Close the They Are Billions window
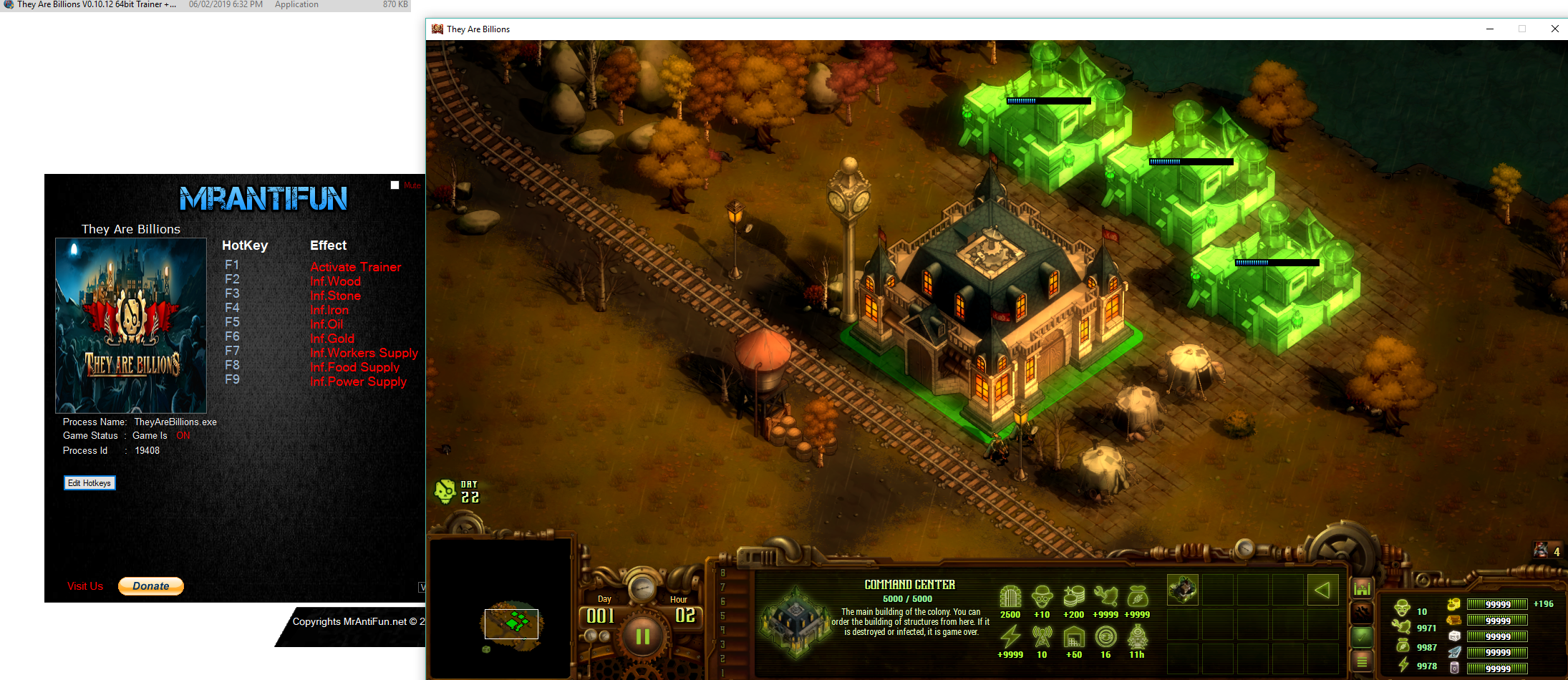Image resolution: width=1568 pixels, height=680 pixels. point(1554,29)
